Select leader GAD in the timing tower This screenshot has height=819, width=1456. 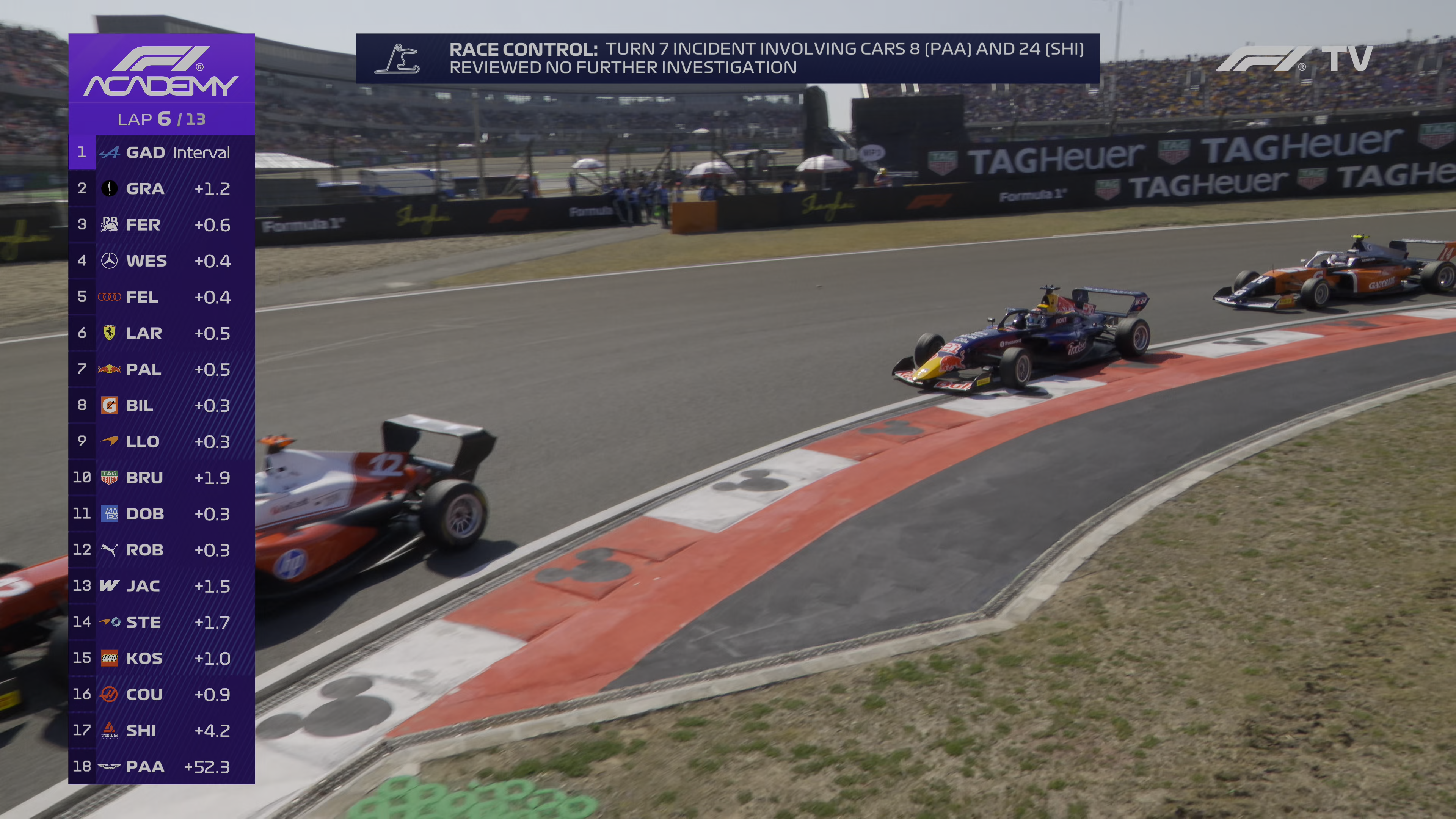(162, 152)
